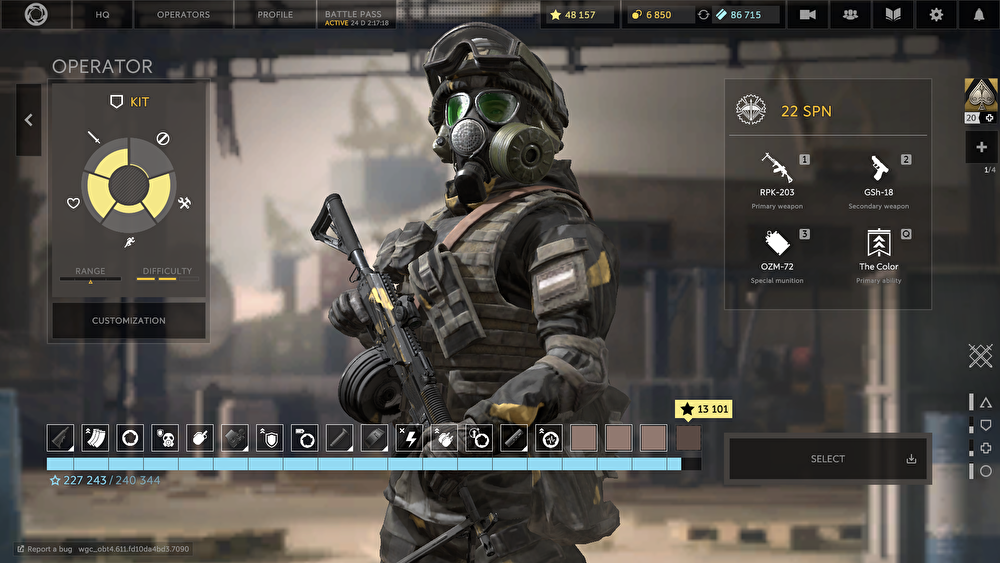
Task: Open the squad friends panel
Action: click(x=850, y=15)
